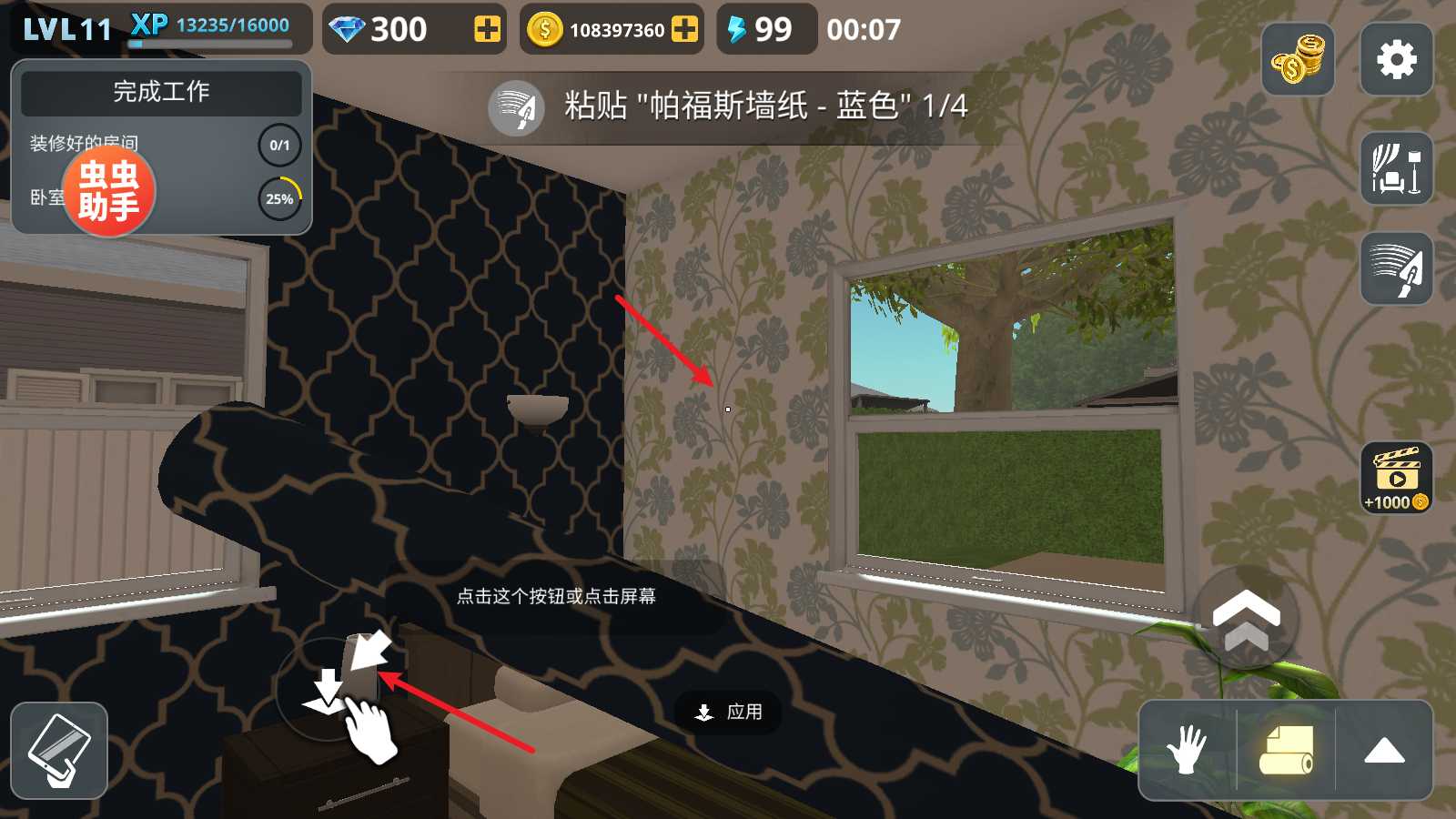Image resolution: width=1456 pixels, height=819 pixels.
Task: Tap the circular apply wallpaper button
Action: point(328,690)
